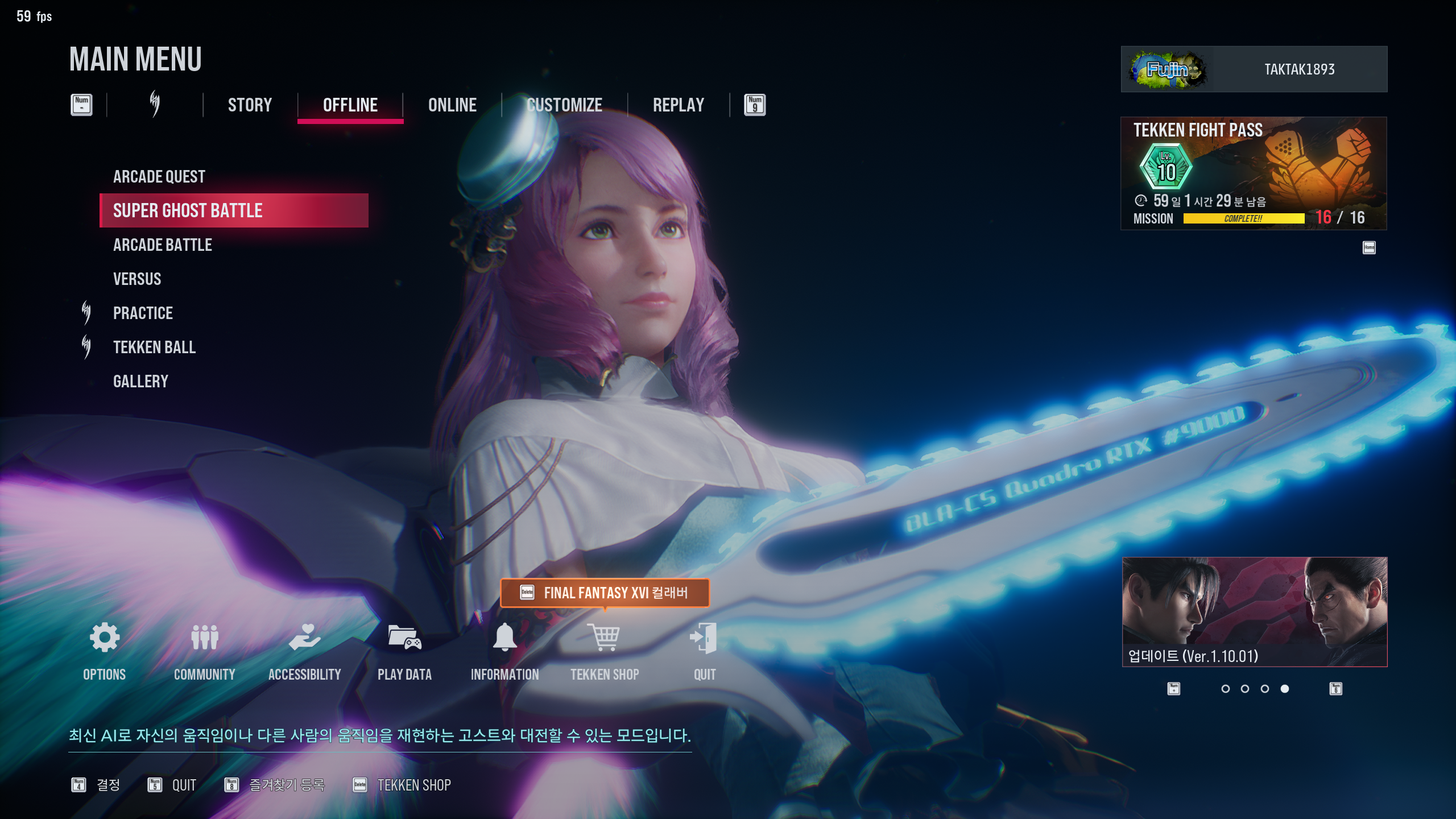Image resolution: width=1456 pixels, height=819 pixels.
Task: Show the REPLAY tab
Action: click(x=678, y=105)
